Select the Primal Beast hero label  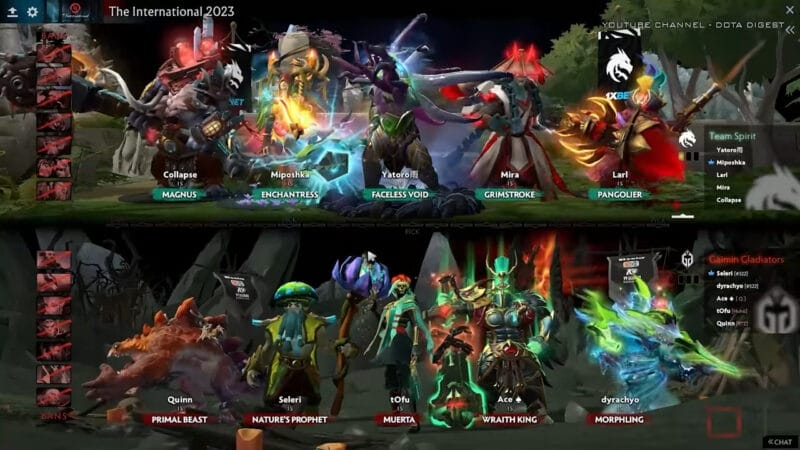coord(180,420)
